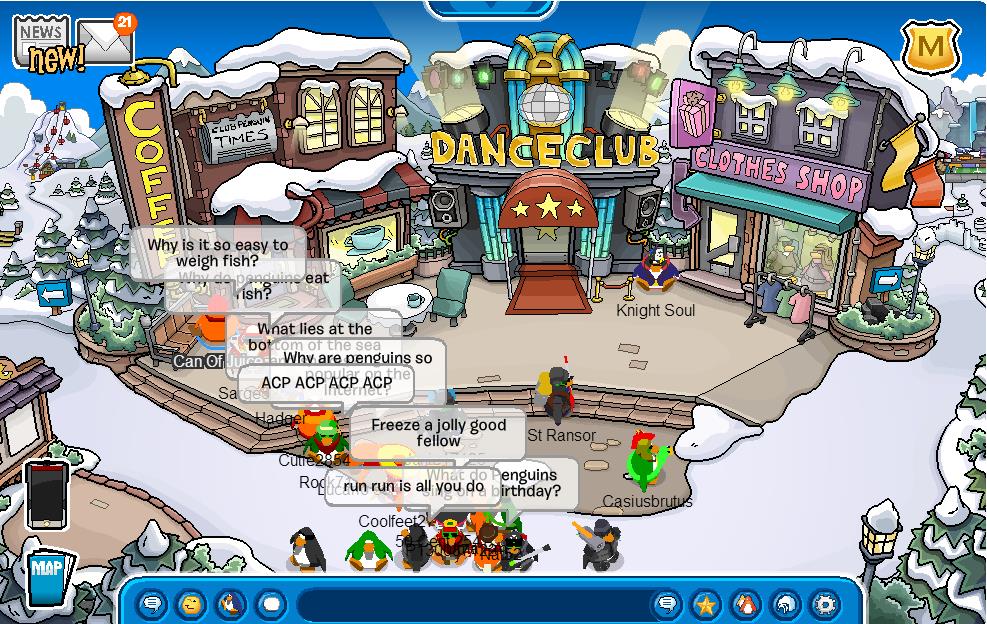Open the island map
Viewport: 987px width, 624px height.
click(48, 576)
